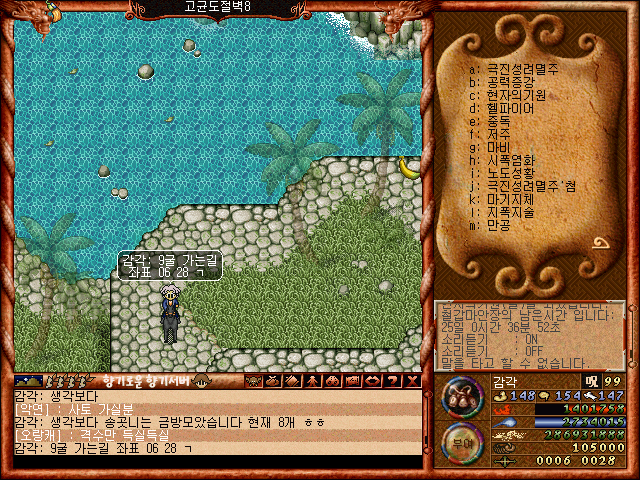Select the 중독 spell entry

[x=498, y=121]
